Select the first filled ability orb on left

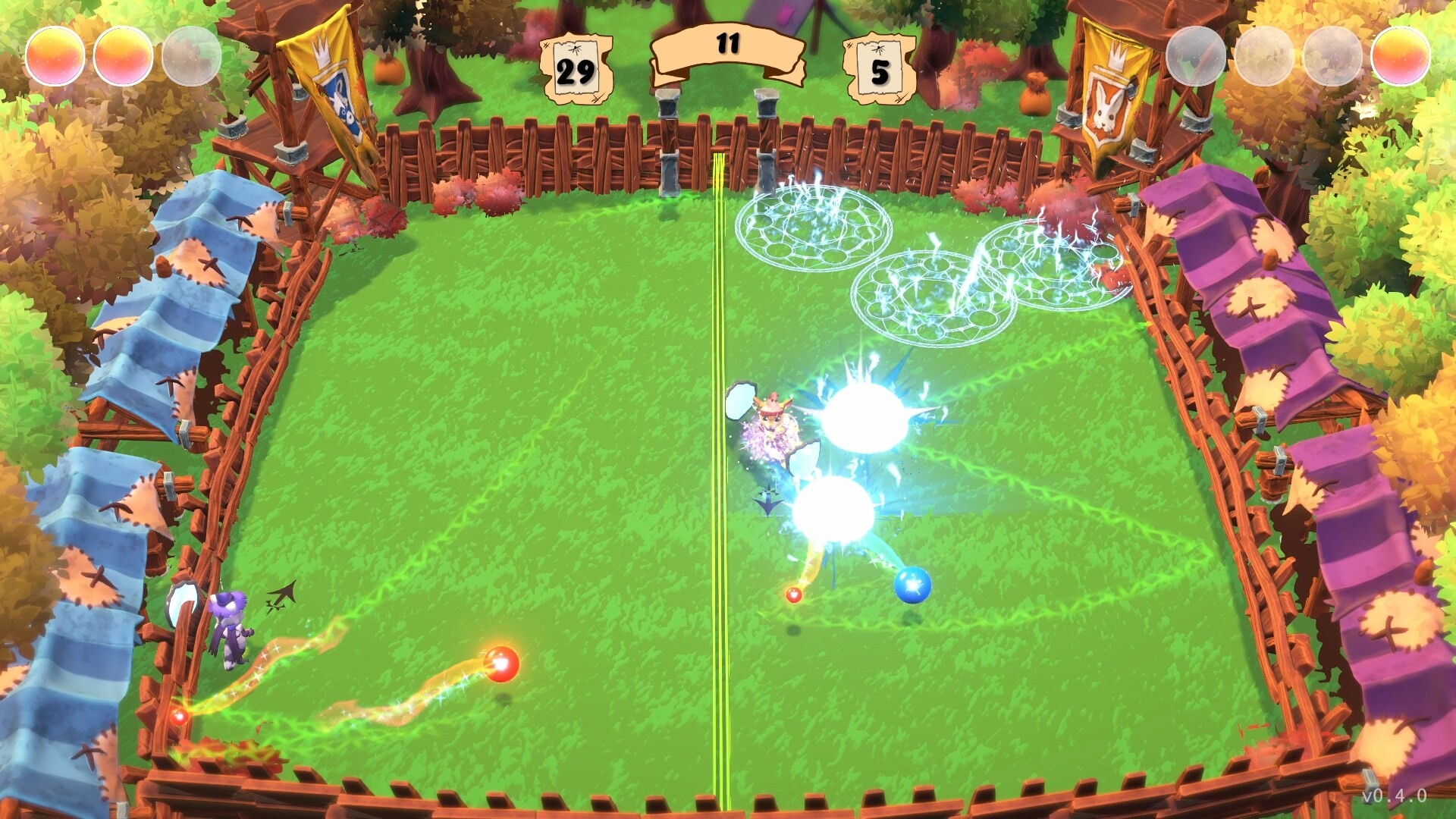coord(57,55)
